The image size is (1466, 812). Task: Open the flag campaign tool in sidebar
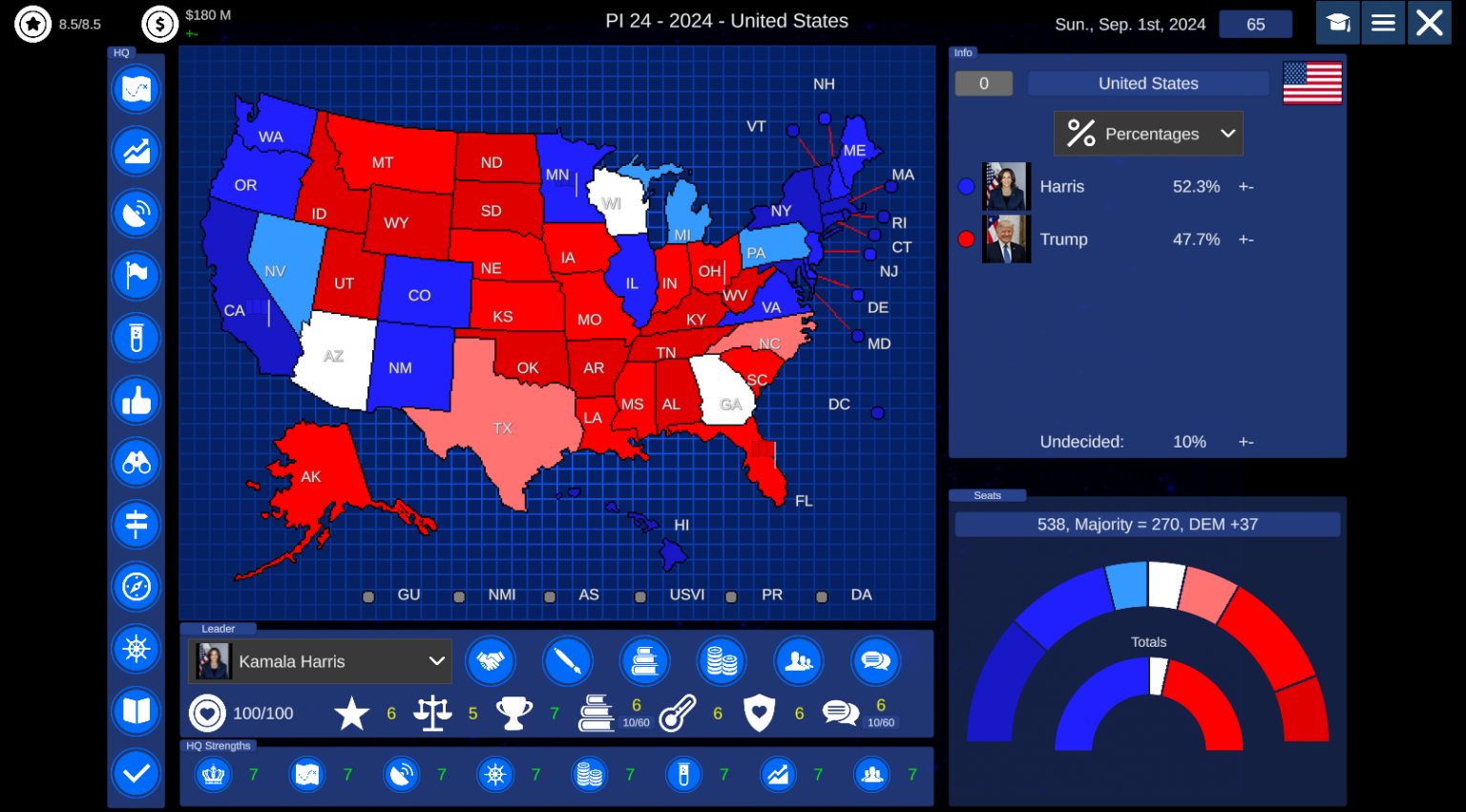point(136,276)
